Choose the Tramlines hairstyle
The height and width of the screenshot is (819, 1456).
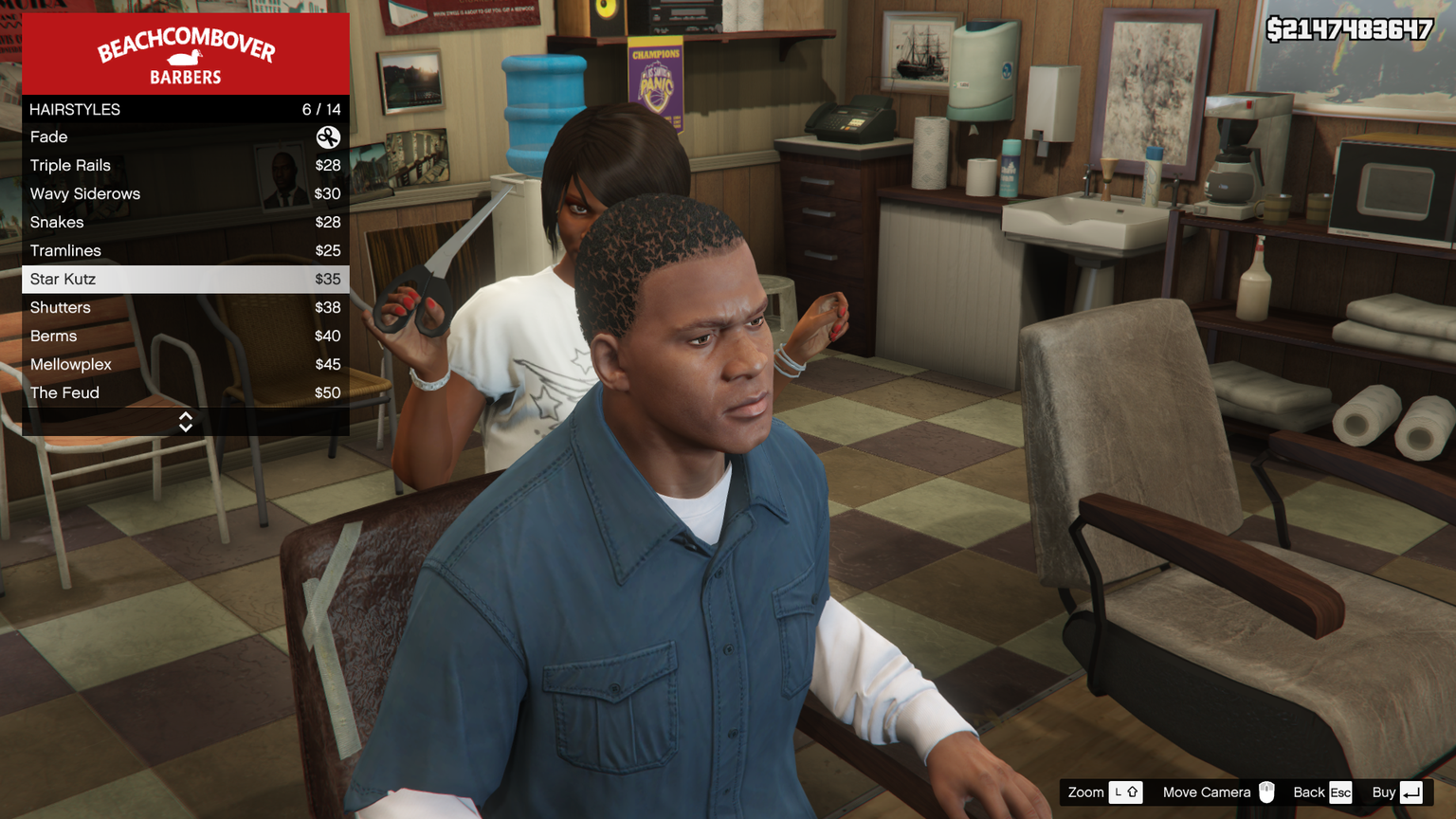(x=185, y=251)
